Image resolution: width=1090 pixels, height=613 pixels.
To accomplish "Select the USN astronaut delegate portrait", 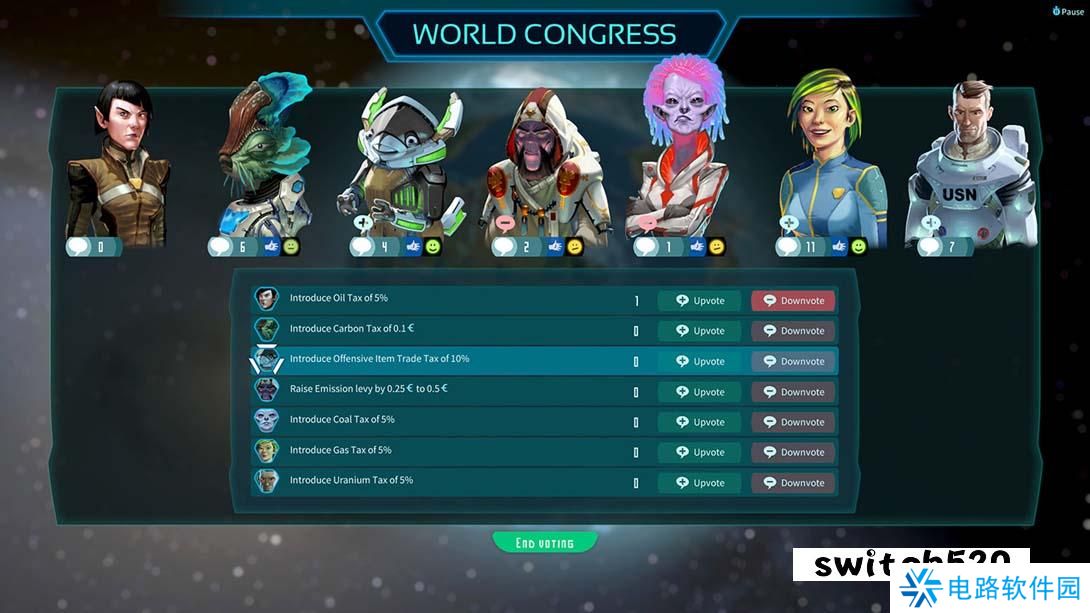I will tap(965, 165).
